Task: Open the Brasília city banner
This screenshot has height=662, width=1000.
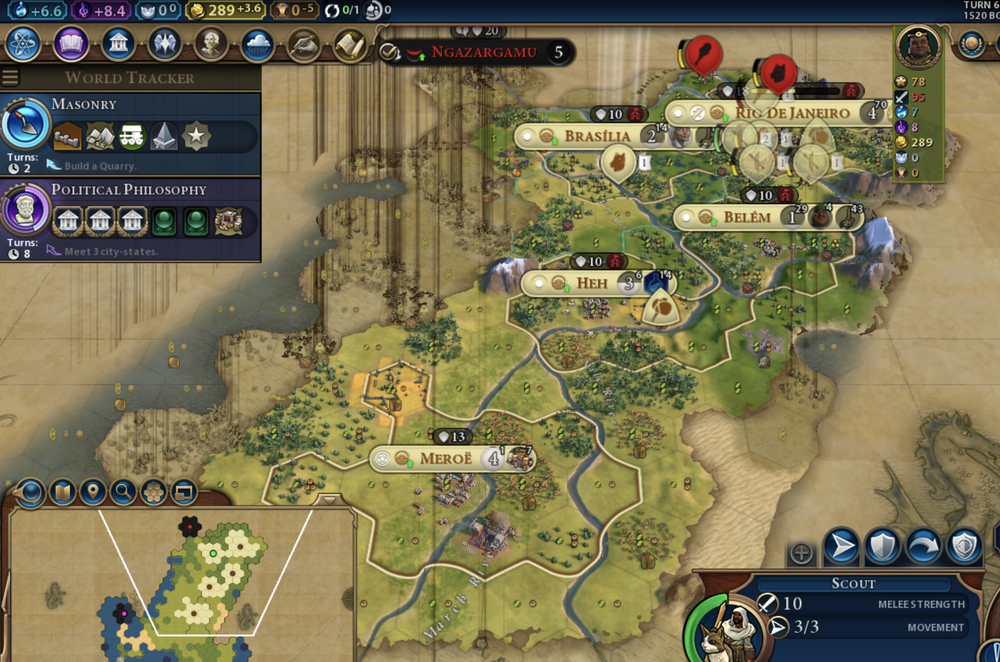Action: (596, 136)
